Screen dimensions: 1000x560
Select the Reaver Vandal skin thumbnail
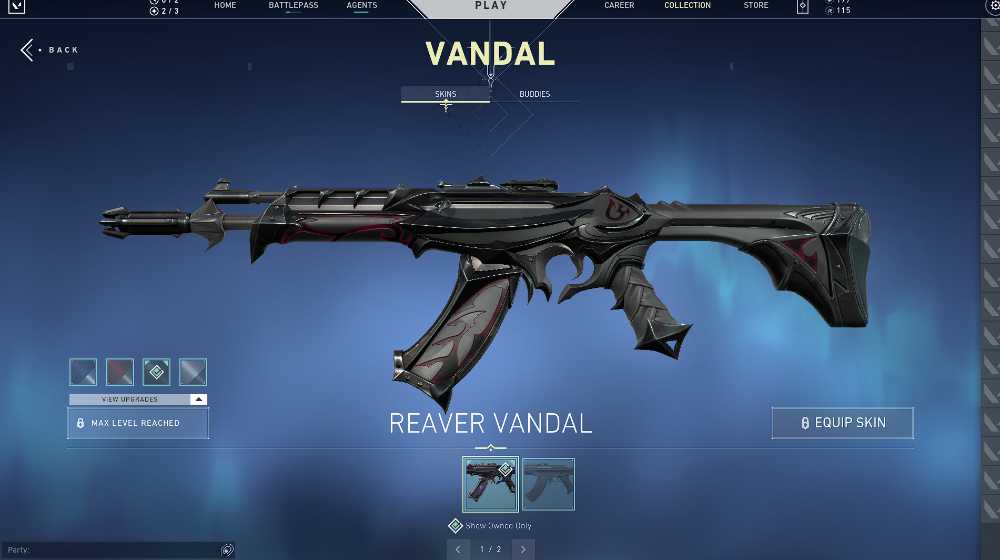[490, 484]
